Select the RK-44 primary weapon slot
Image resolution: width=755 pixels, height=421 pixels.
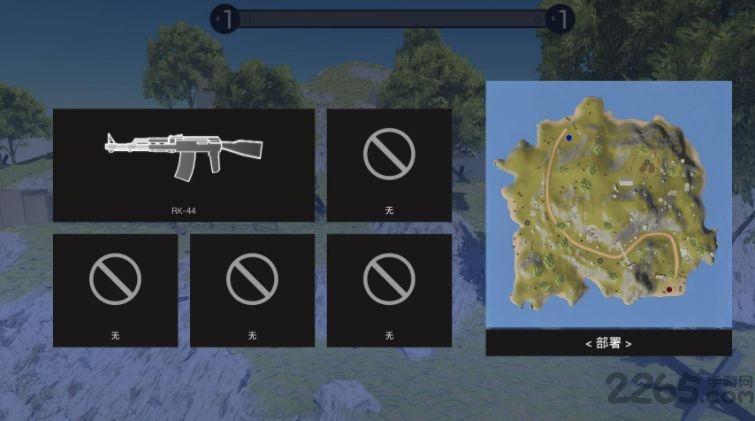(x=183, y=164)
